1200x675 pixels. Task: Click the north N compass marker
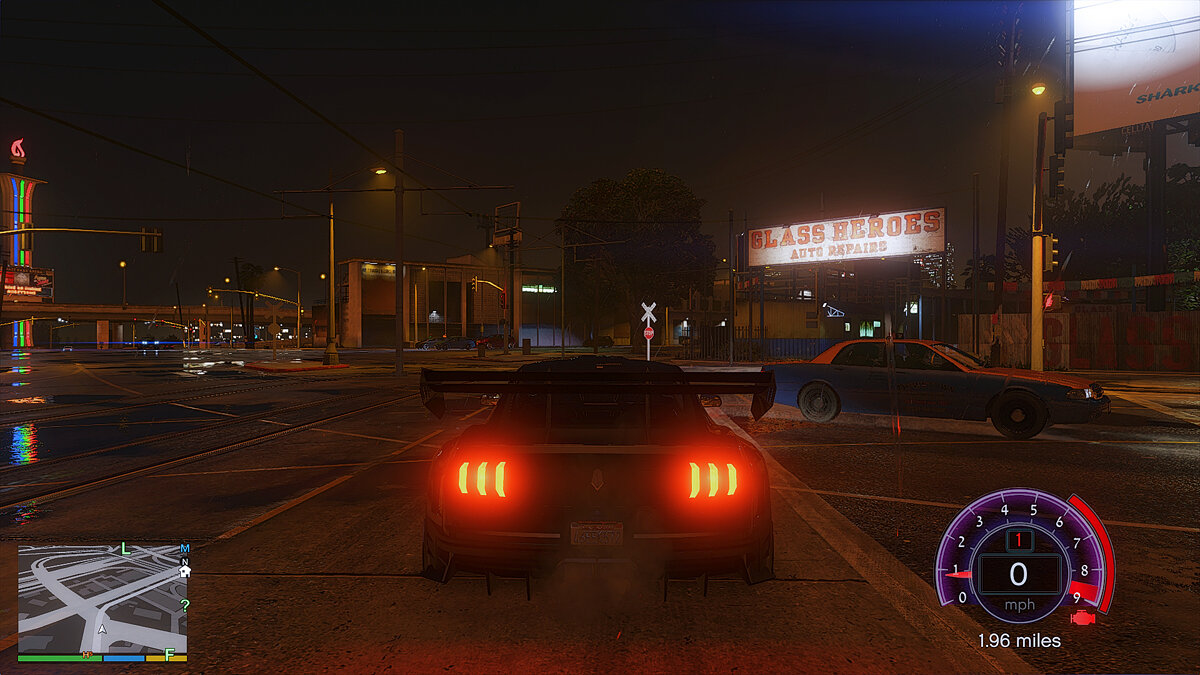184,561
